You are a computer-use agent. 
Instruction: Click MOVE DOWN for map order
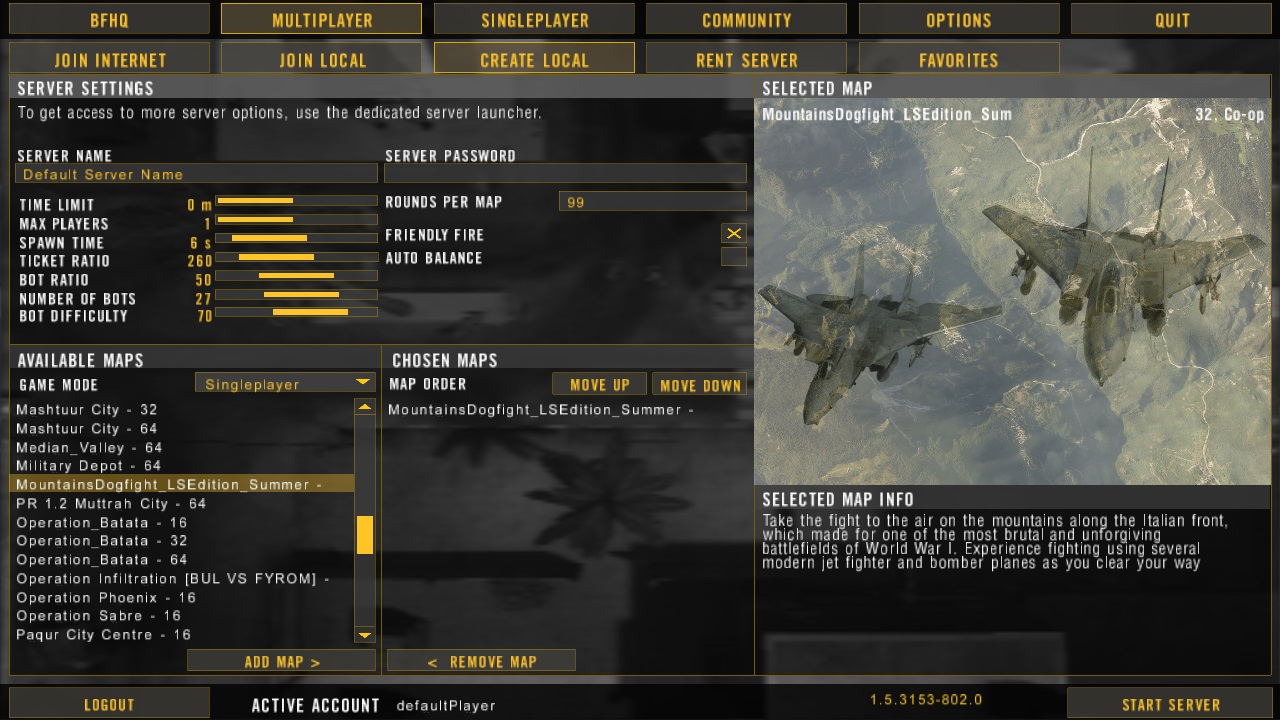(x=699, y=383)
